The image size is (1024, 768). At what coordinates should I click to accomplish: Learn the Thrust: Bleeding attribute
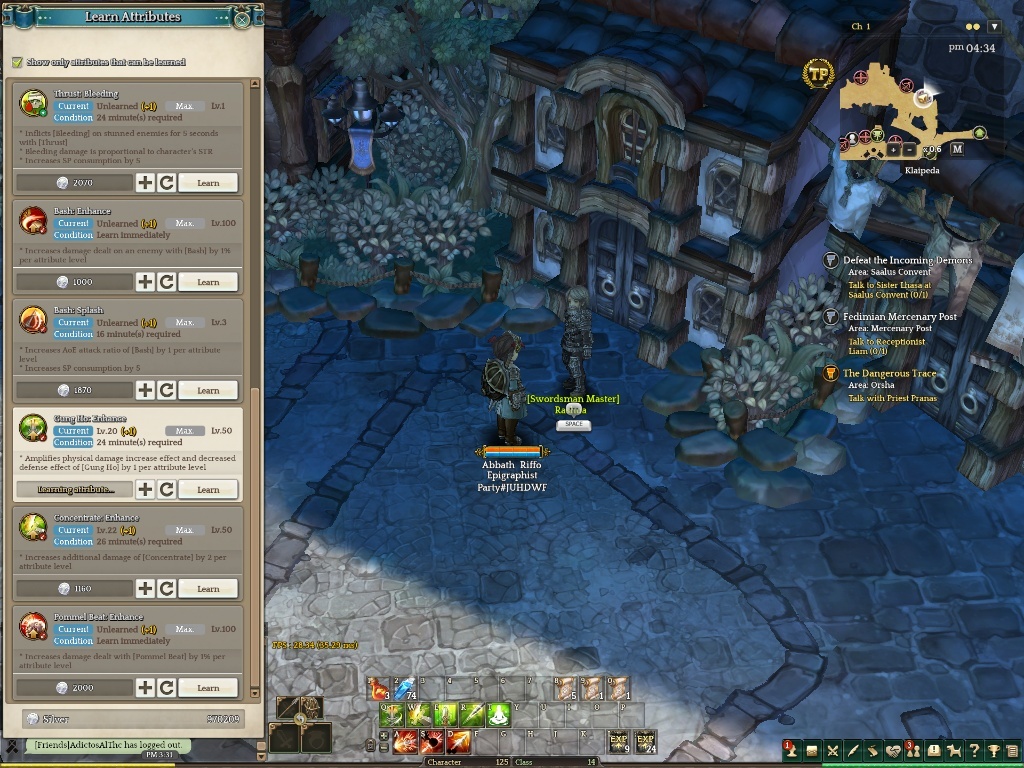coord(208,183)
